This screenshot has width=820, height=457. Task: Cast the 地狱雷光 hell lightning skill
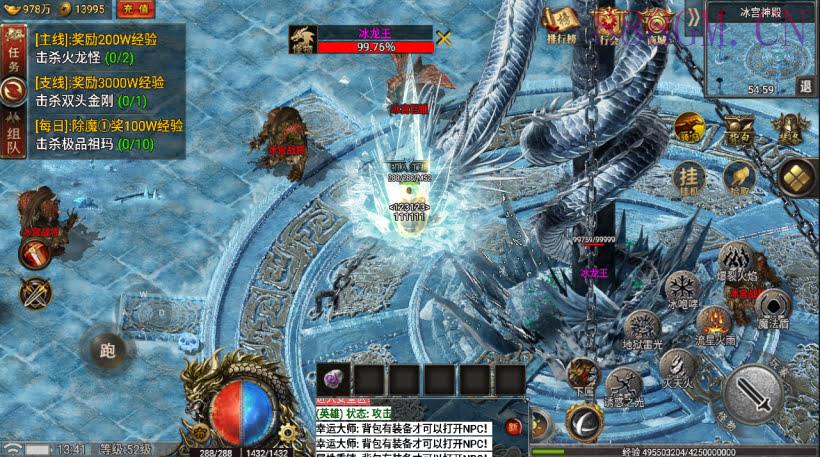tap(641, 328)
